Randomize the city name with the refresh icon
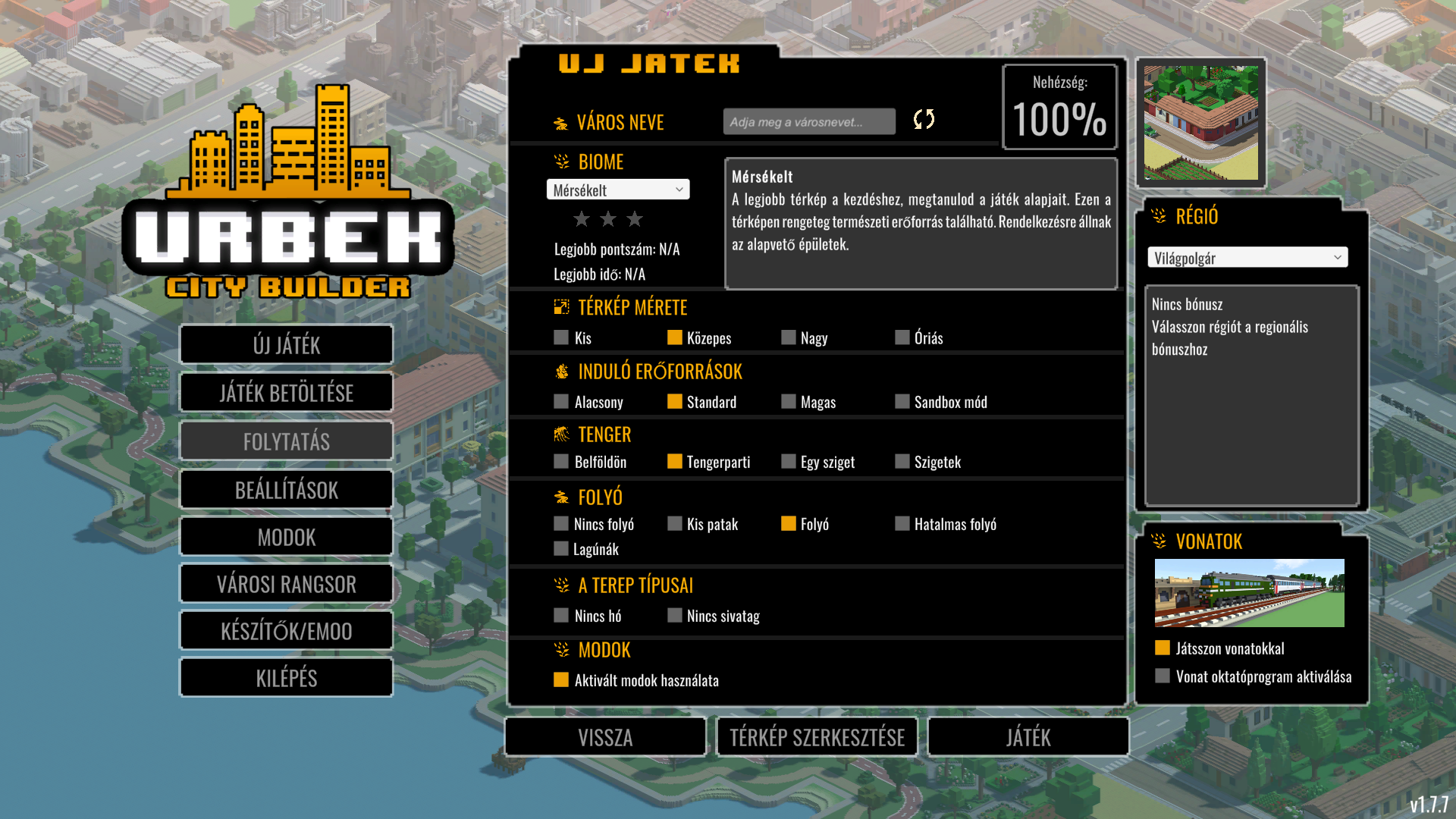1456x819 pixels. [924, 119]
